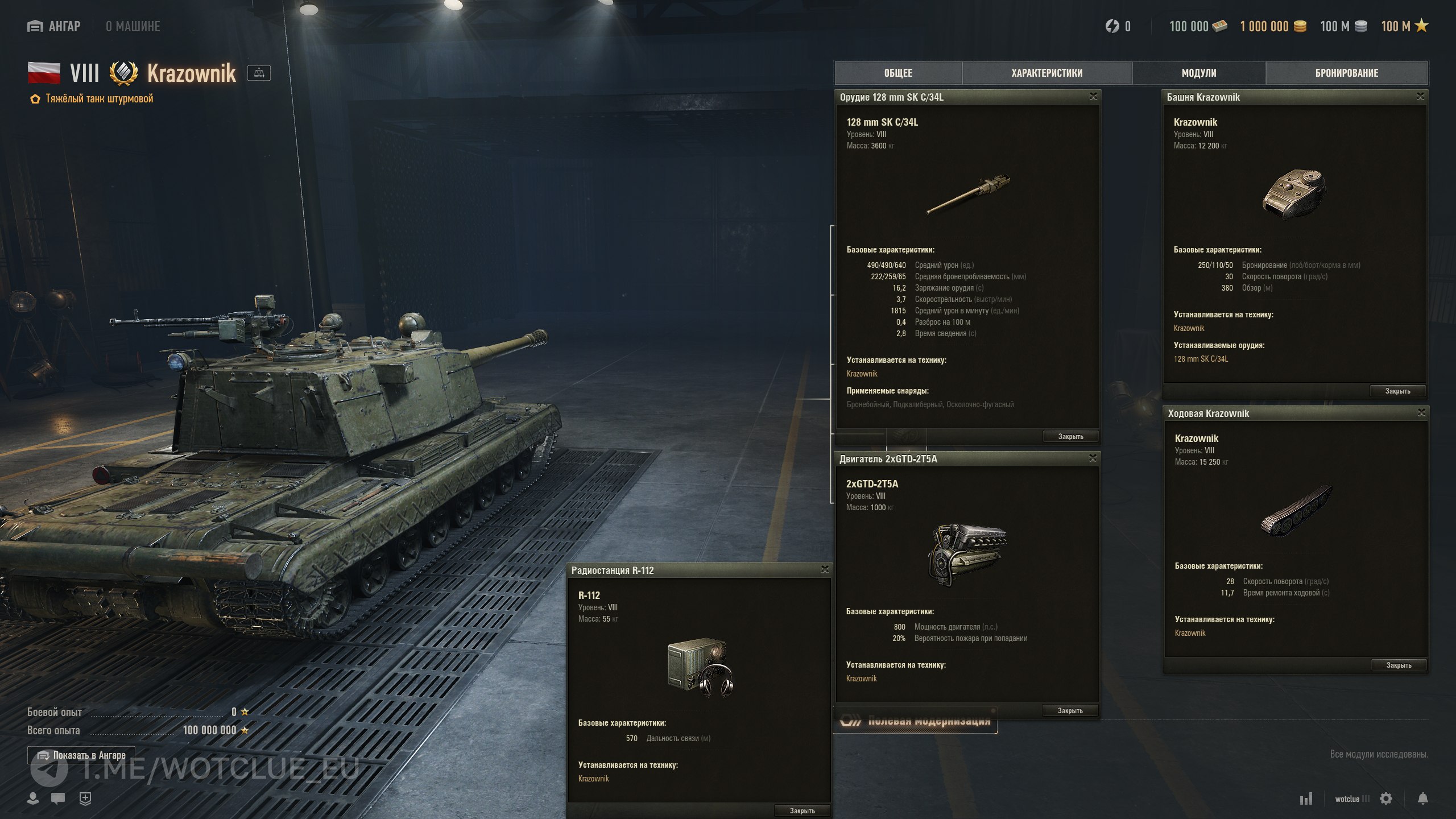Viewport: 1456px width, 819px height.
Task: Close the Орудие 128 mm SK C/34L window with X
Action: 1093,97
